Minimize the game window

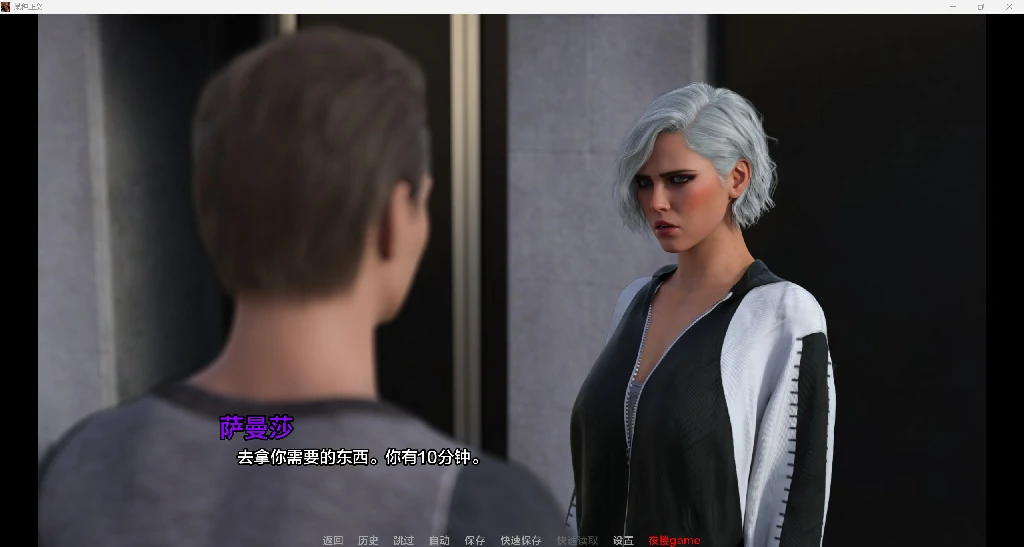click(x=952, y=7)
